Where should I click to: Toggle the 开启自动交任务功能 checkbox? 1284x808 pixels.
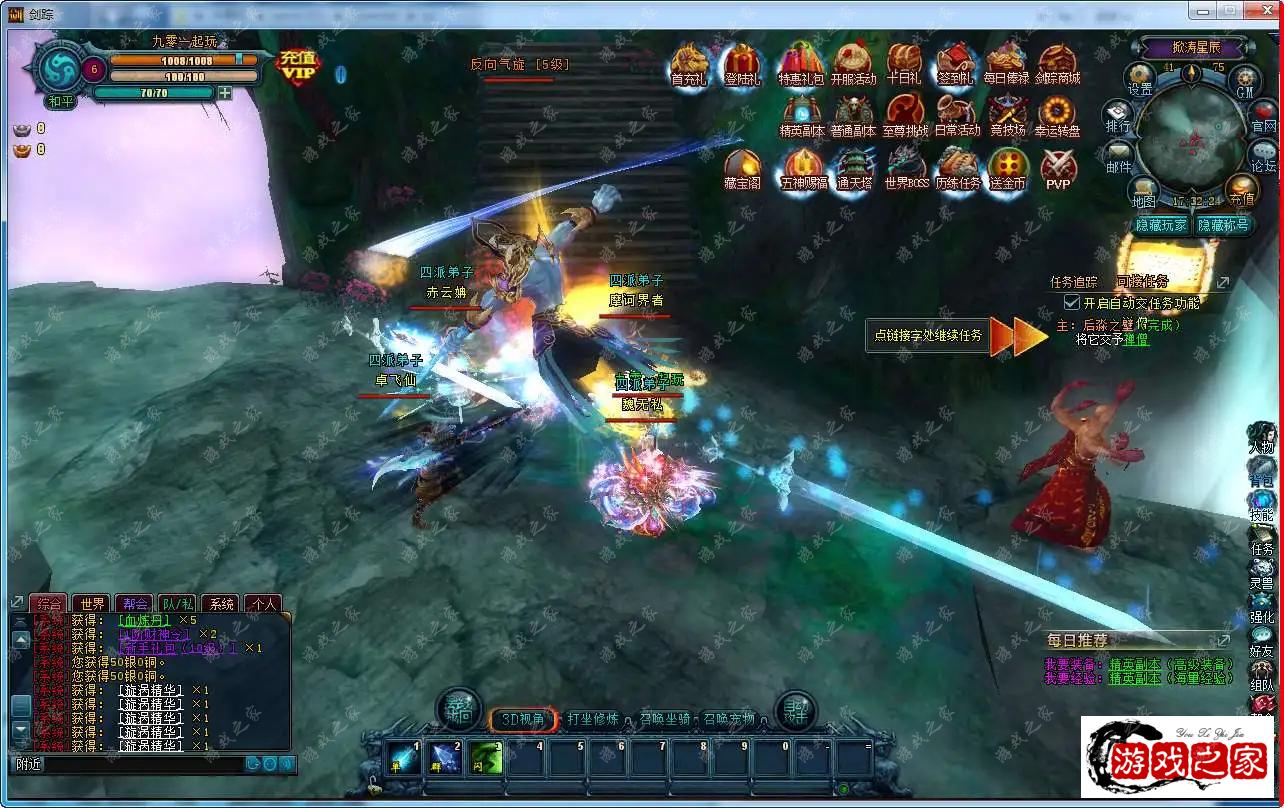(x=1072, y=302)
